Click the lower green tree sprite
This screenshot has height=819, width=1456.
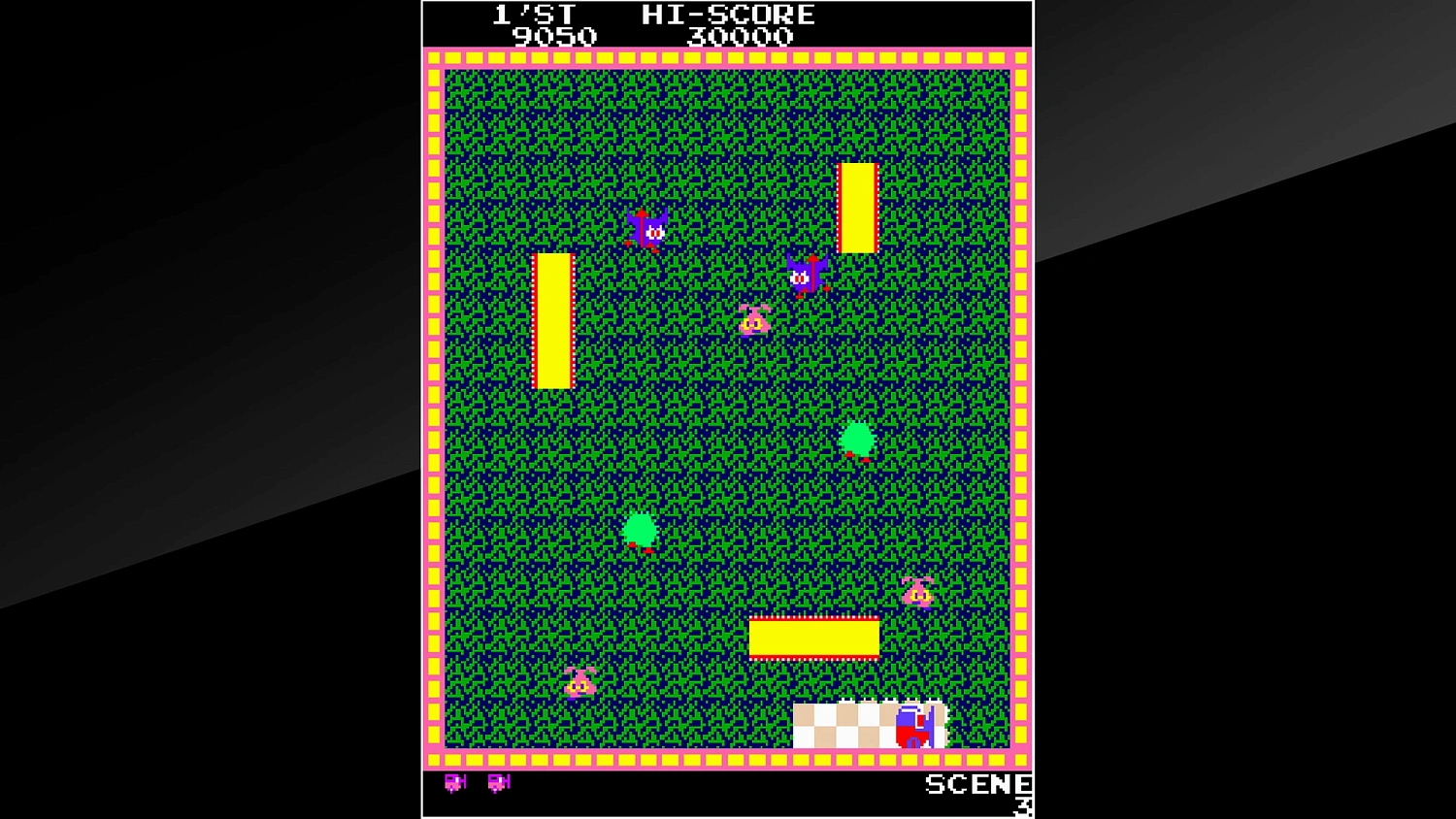click(x=639, y=529)
